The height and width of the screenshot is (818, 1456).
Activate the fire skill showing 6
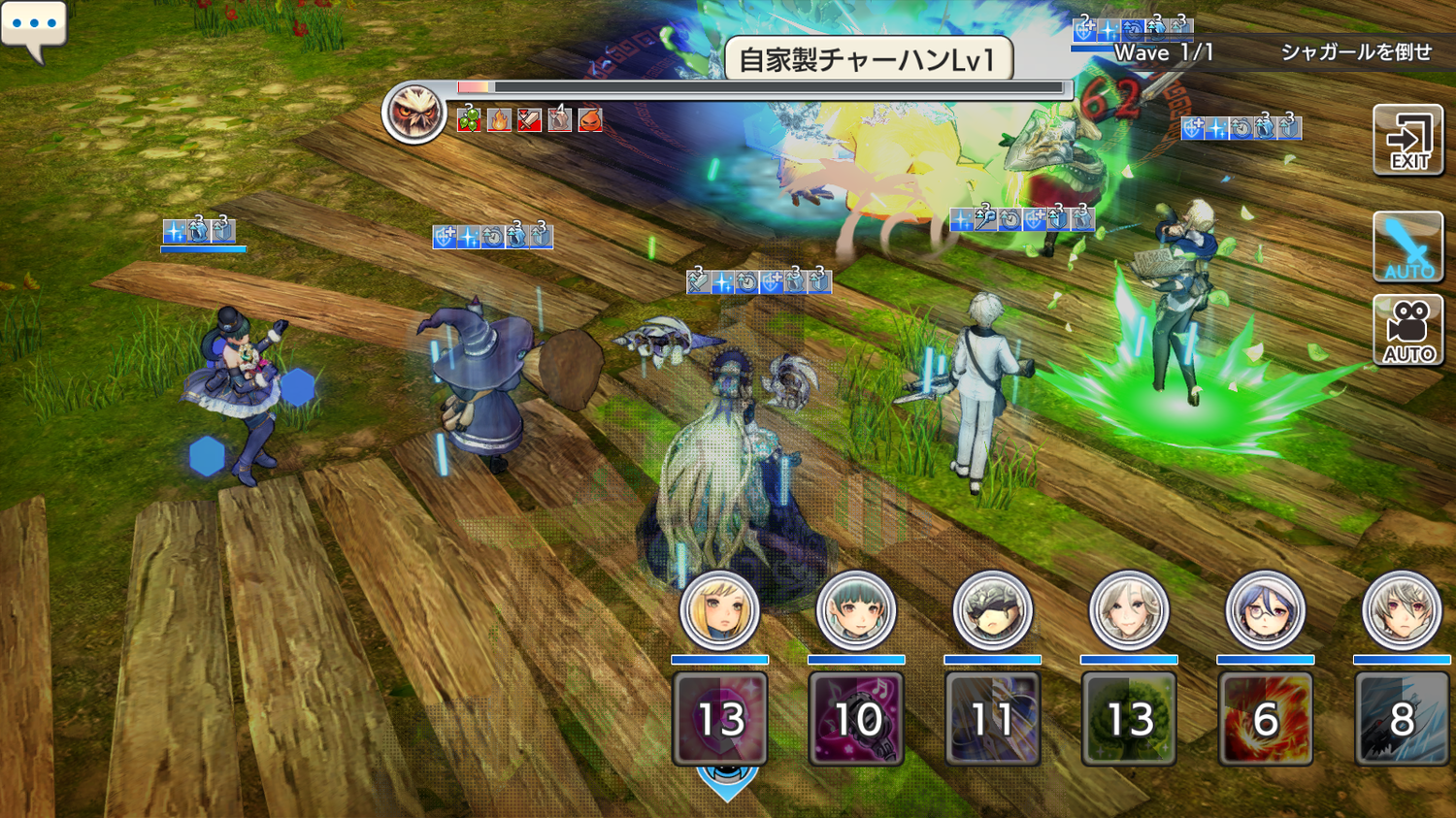tap(1265, 719)
